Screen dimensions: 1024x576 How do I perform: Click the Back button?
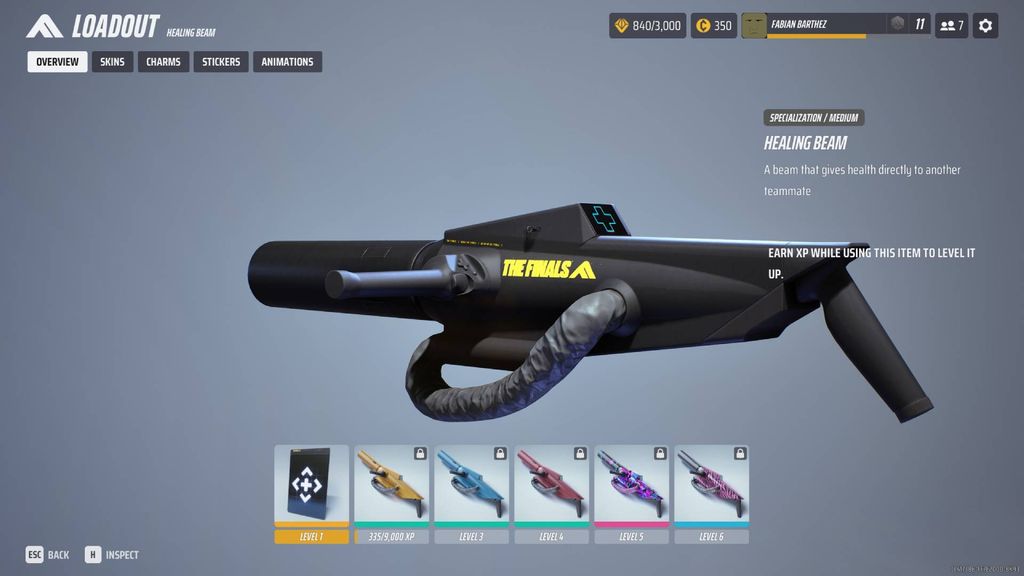[48, 555]
